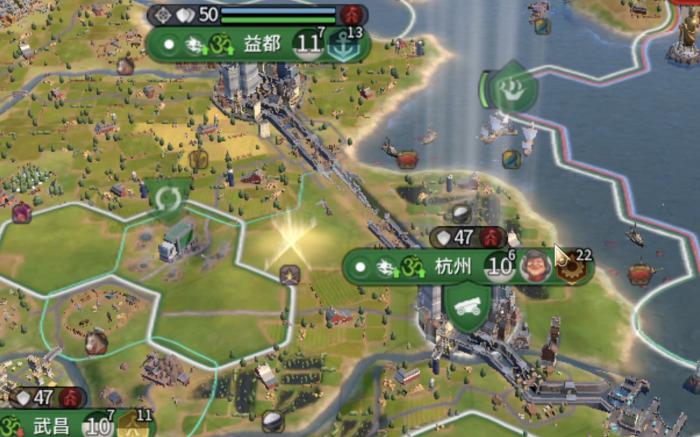Open the 益都 city banner
The image size is (700, 437).
click(261, 45)
